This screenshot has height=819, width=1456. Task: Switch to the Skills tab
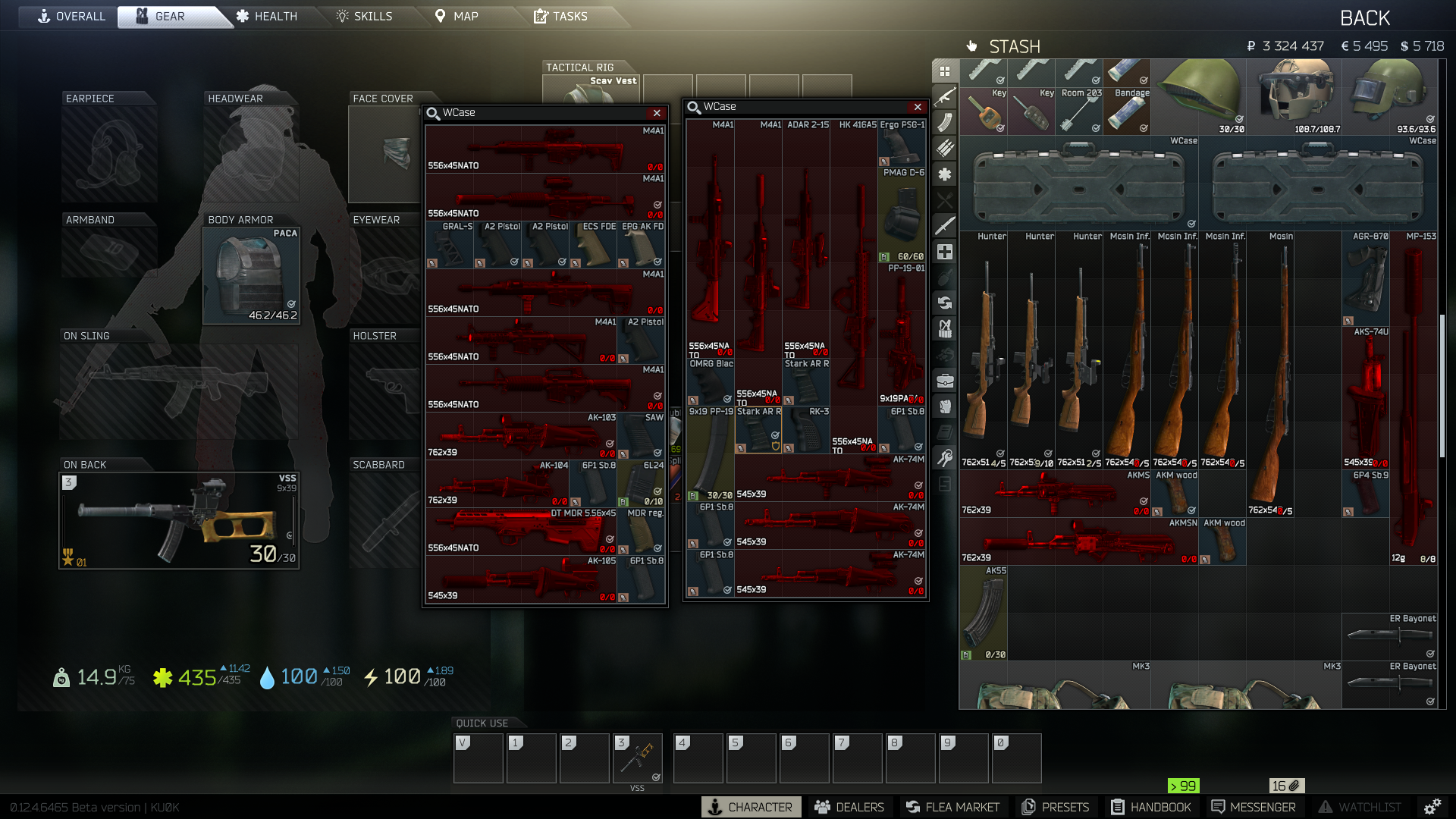[x=365, y=16]
